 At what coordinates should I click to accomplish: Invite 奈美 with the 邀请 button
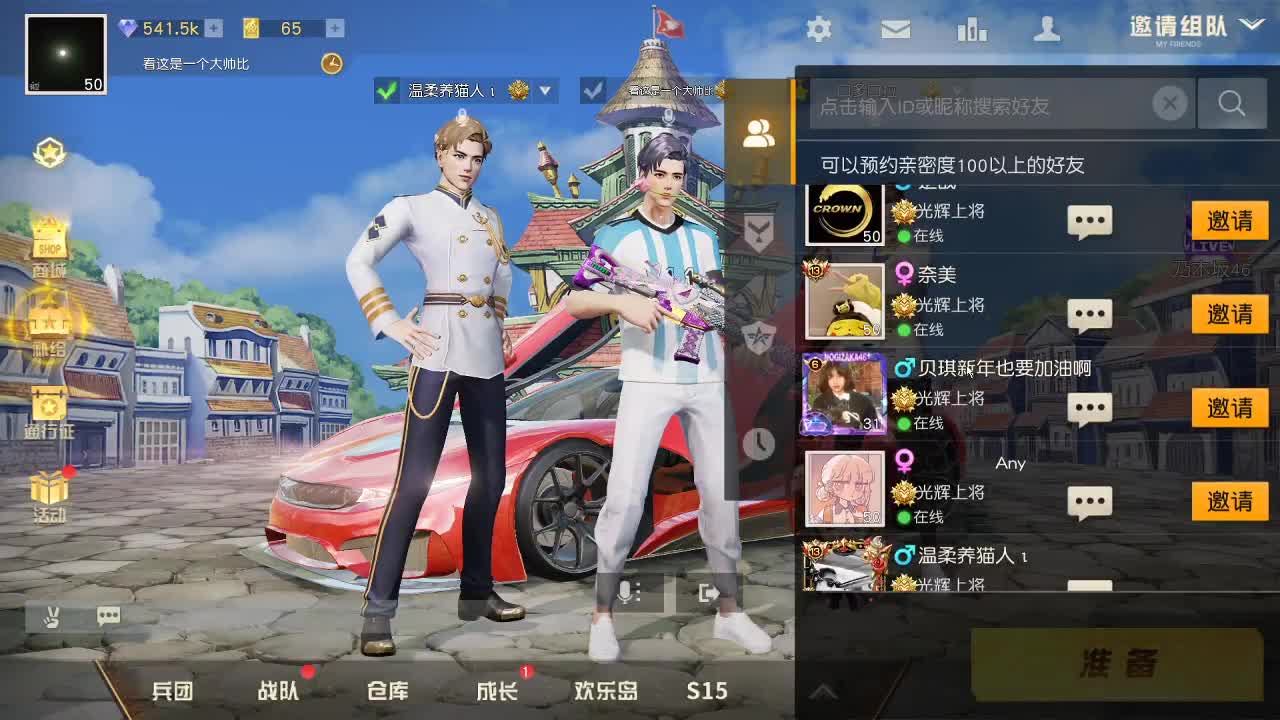tap(1229, 315)
